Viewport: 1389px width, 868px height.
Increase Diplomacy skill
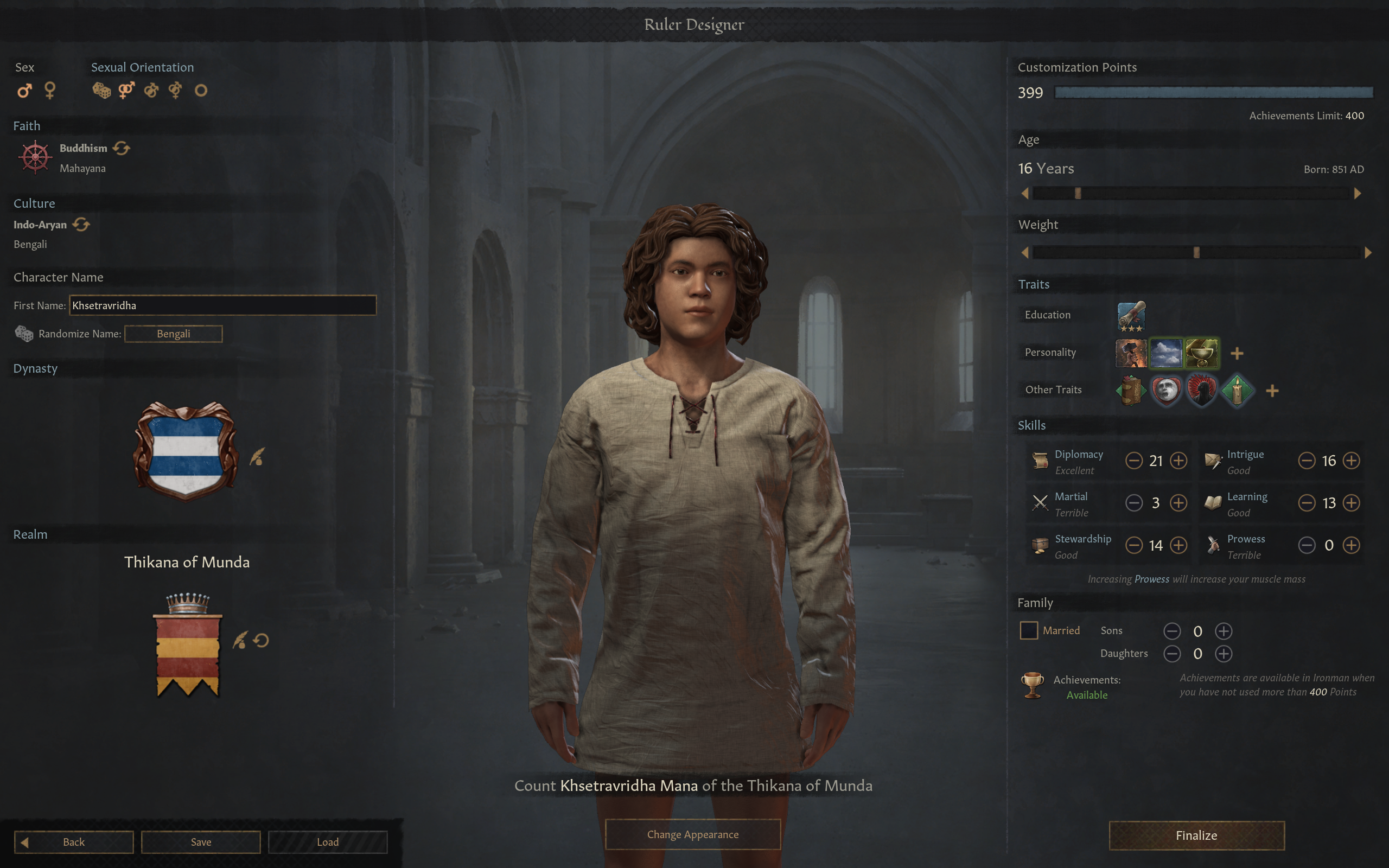click(x=1178, y=461)
